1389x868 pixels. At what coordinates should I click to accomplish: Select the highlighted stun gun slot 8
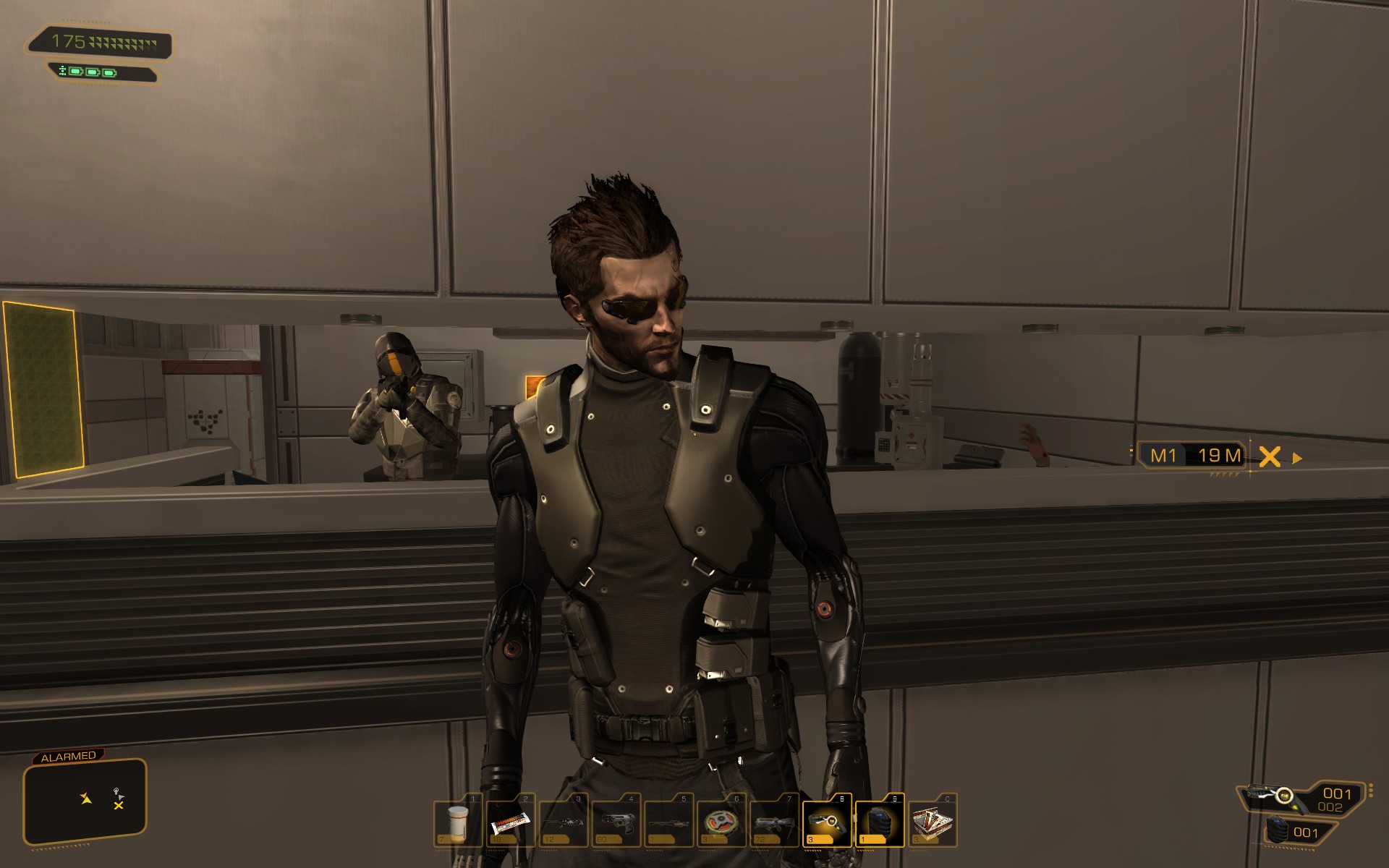click(827, 822)
